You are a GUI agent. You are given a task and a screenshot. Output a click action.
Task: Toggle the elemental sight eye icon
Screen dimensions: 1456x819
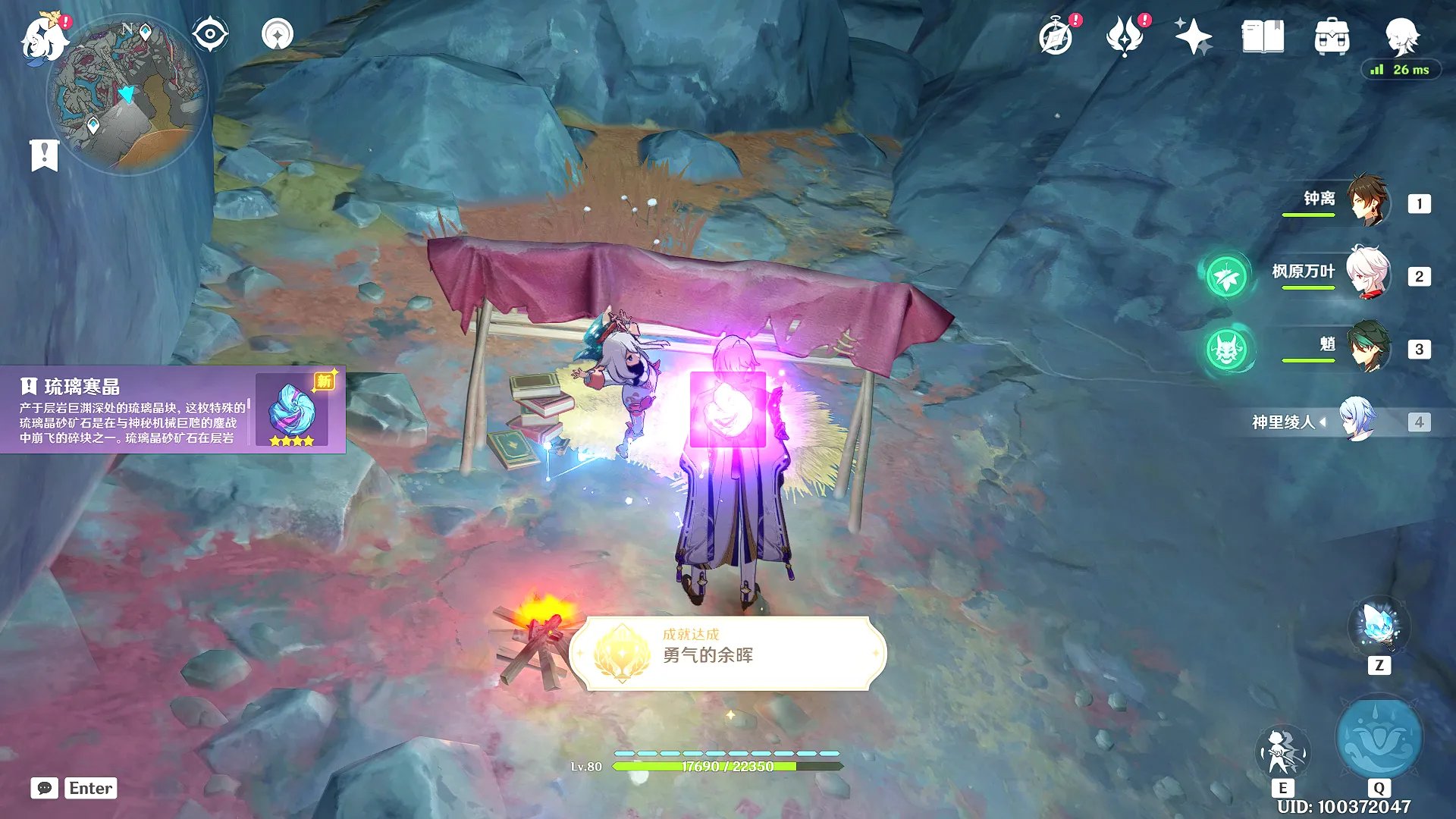coord(209,34)
